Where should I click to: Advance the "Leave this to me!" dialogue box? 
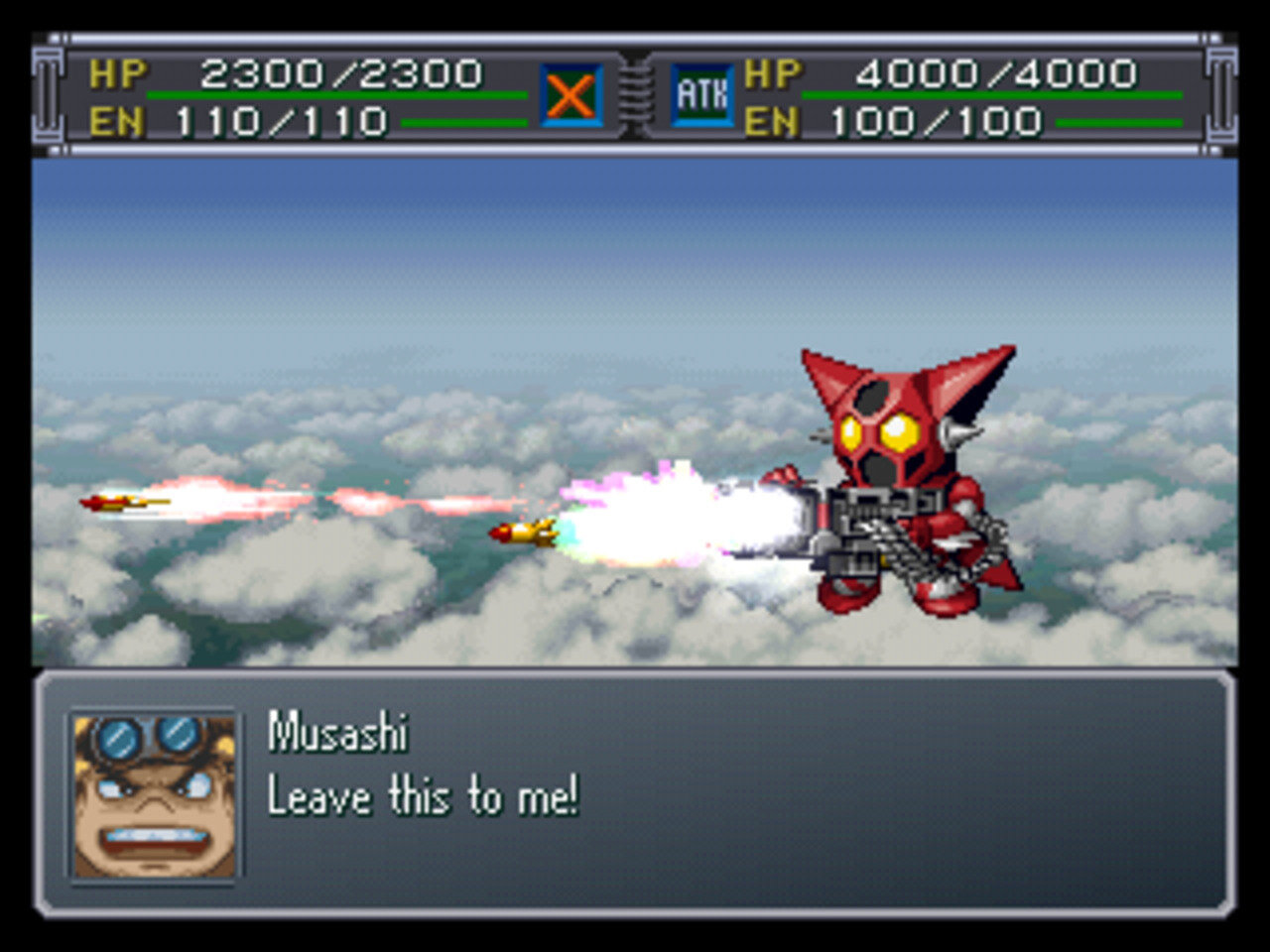[635, 793]
